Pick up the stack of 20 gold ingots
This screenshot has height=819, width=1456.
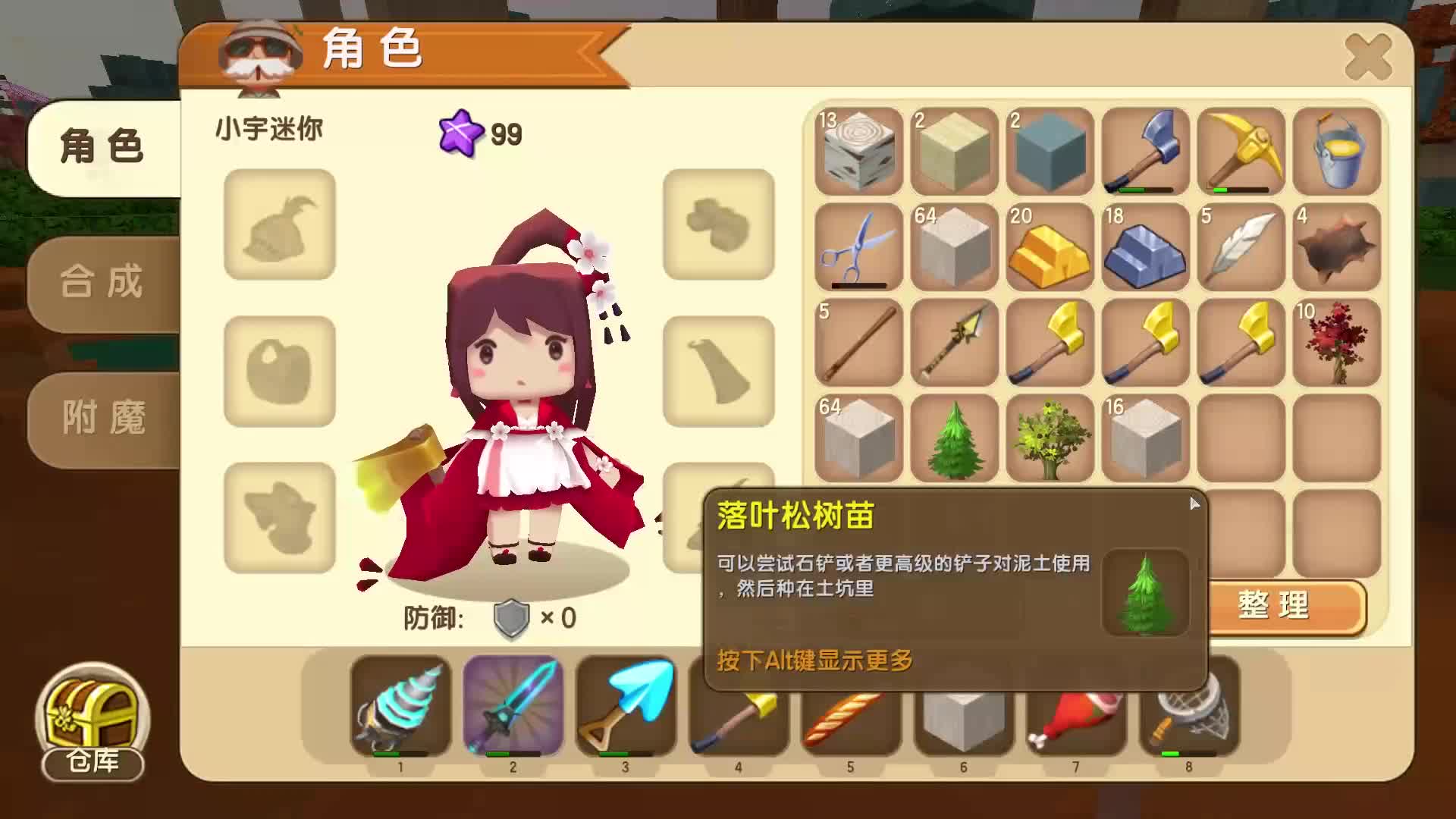(1050, 249)
